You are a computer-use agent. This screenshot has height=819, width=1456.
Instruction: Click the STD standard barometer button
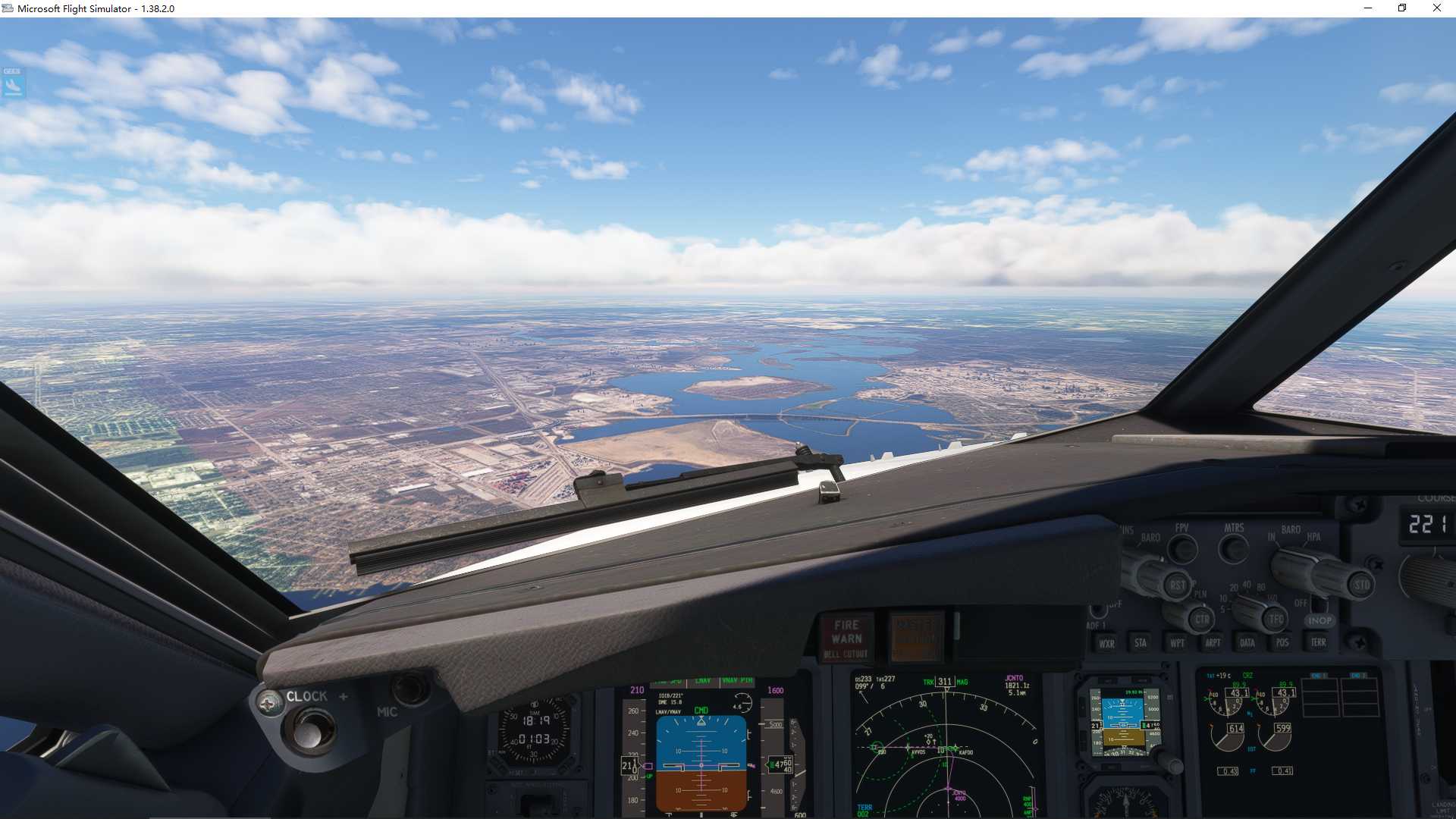pyautogui.click(x=1361, y=585)
